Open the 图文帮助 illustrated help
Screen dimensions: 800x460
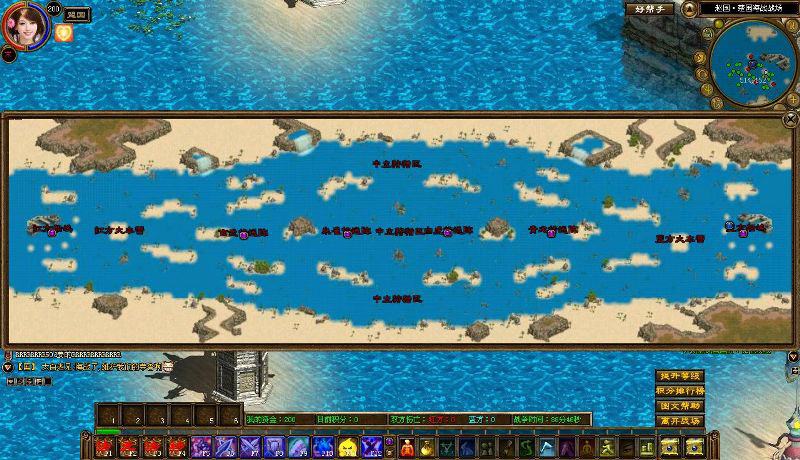679,407
